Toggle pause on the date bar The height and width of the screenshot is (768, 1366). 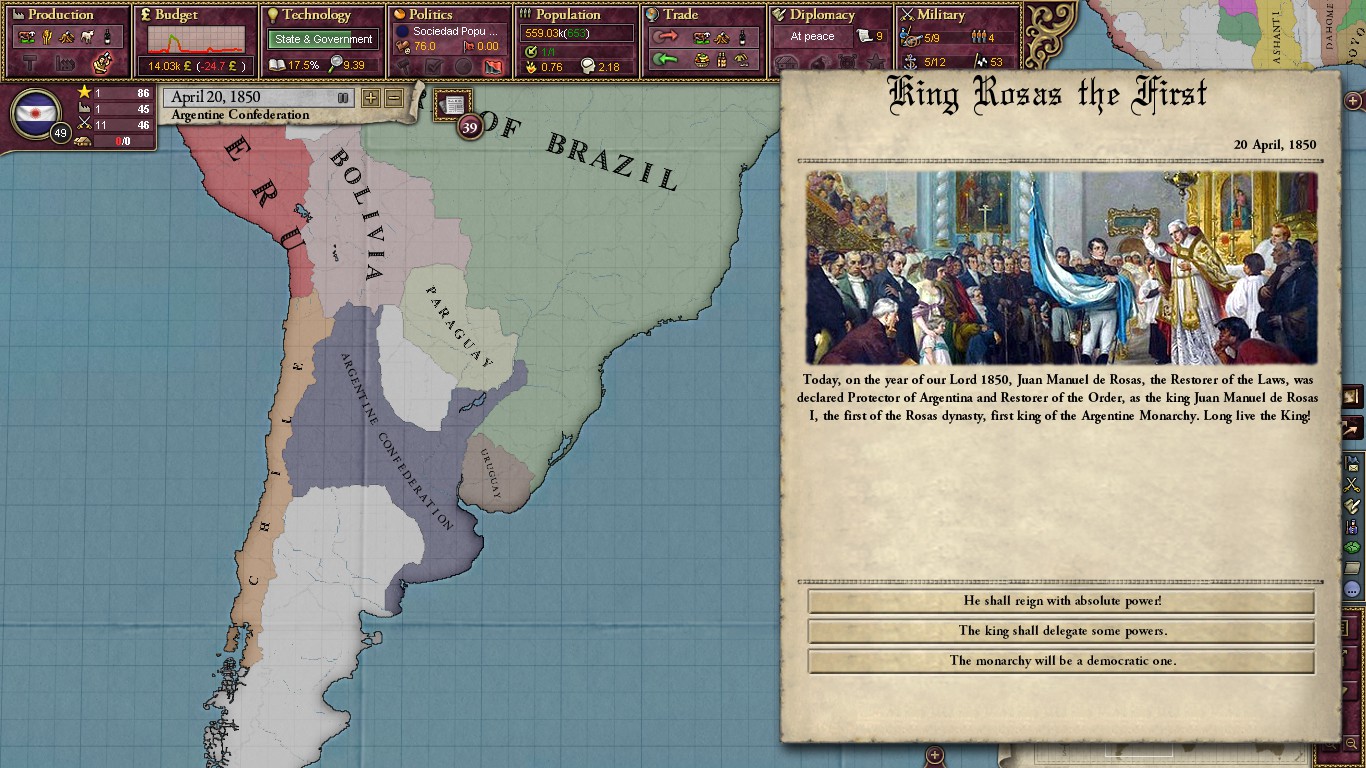(x=343, y=98)
